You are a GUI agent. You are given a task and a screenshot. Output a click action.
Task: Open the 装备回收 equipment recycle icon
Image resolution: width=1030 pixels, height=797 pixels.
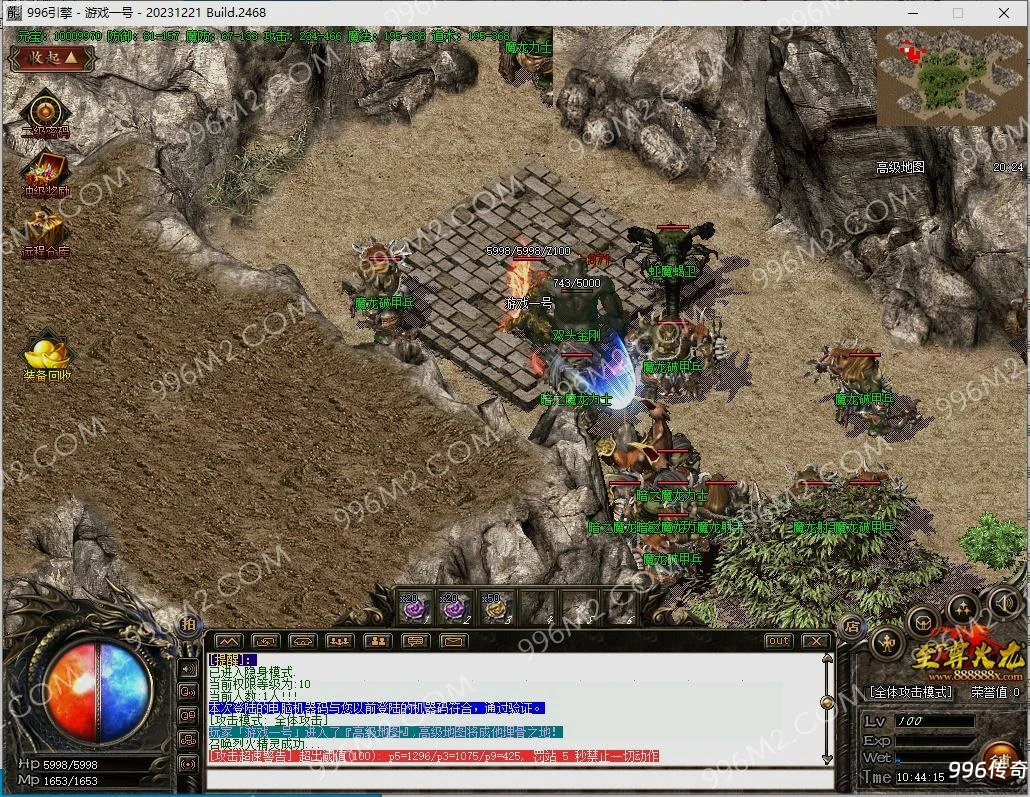(47, 355)
